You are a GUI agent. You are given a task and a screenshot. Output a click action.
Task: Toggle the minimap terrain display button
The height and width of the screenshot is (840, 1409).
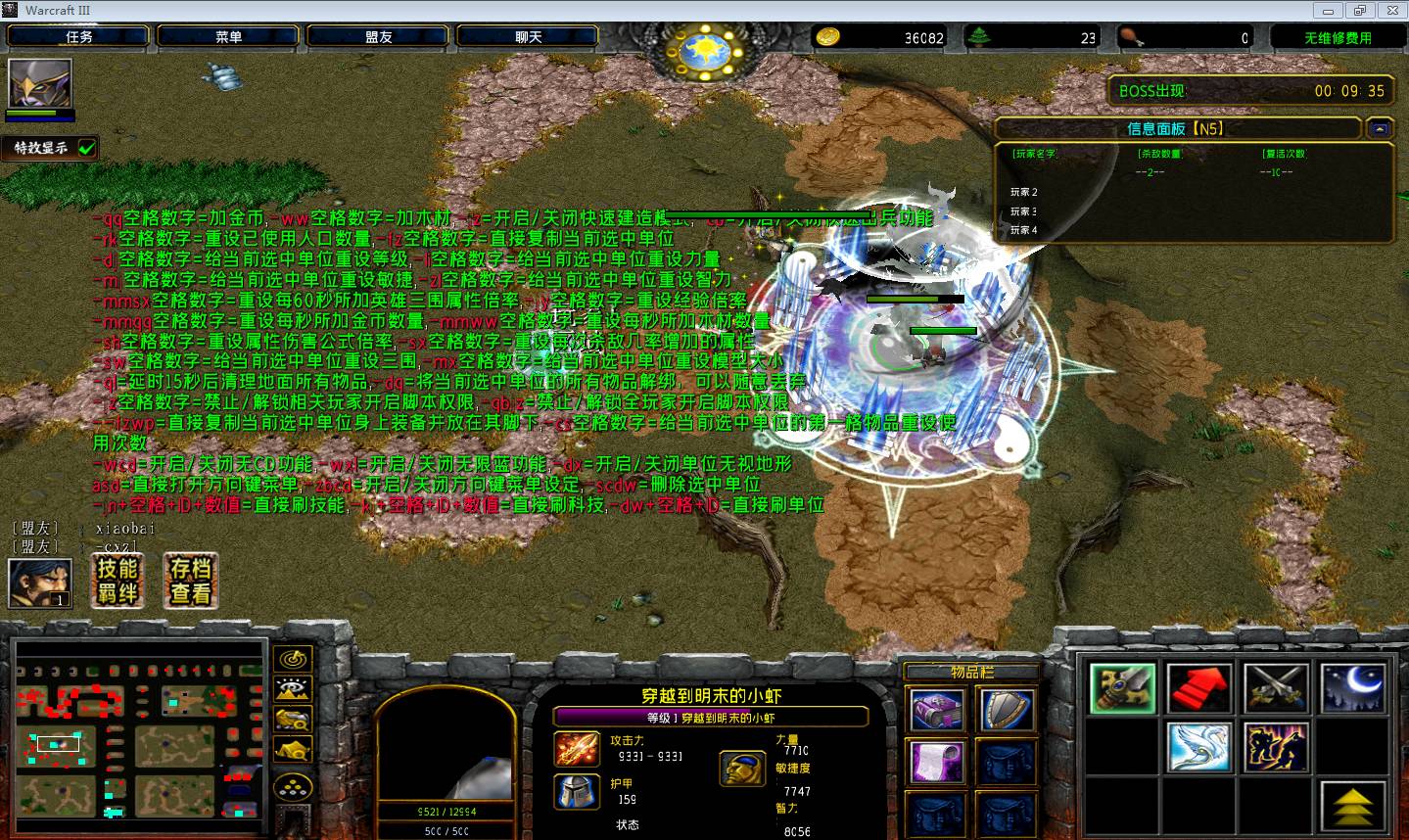(x=294, y=690)
